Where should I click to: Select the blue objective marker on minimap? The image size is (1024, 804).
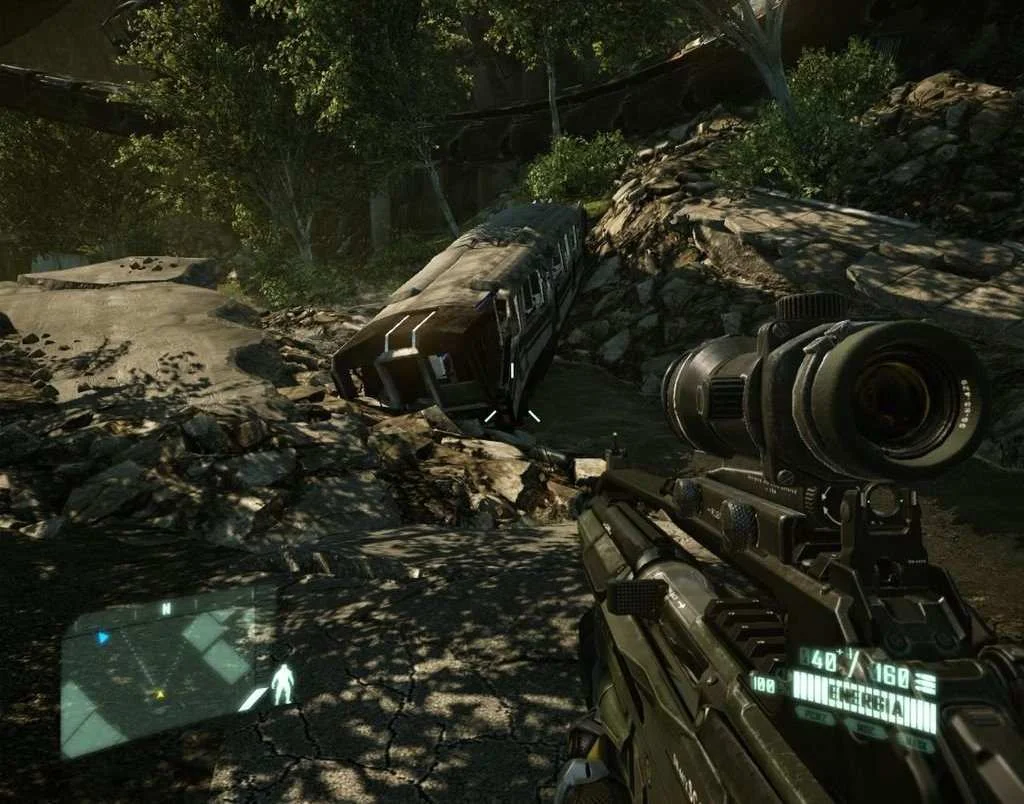pos(102,637)
